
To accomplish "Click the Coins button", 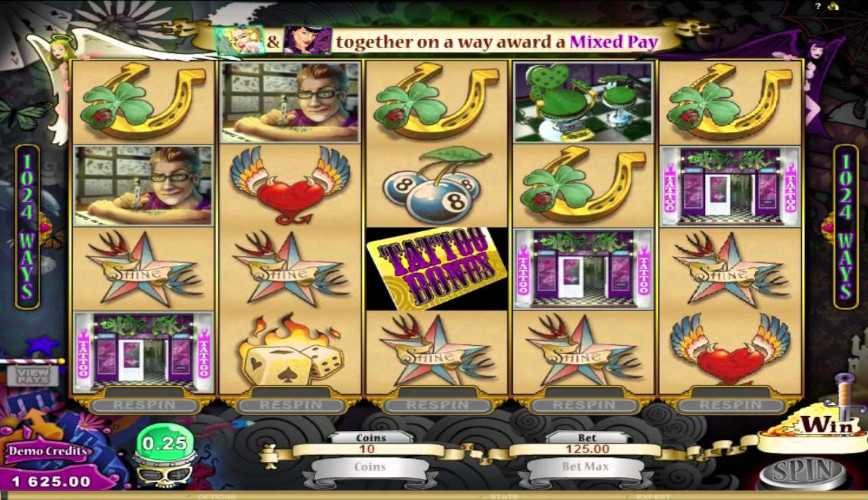I will [370, 468].
